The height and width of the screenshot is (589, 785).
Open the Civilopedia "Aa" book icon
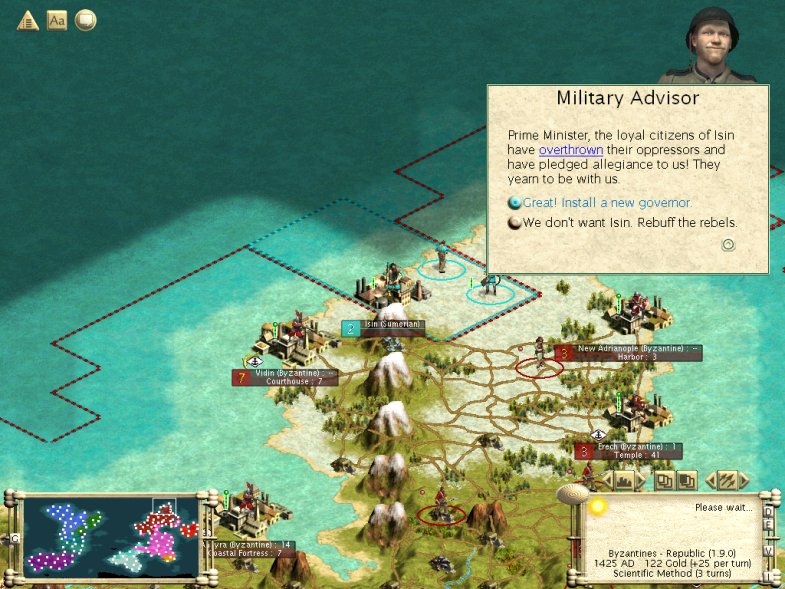click(57, 20)
